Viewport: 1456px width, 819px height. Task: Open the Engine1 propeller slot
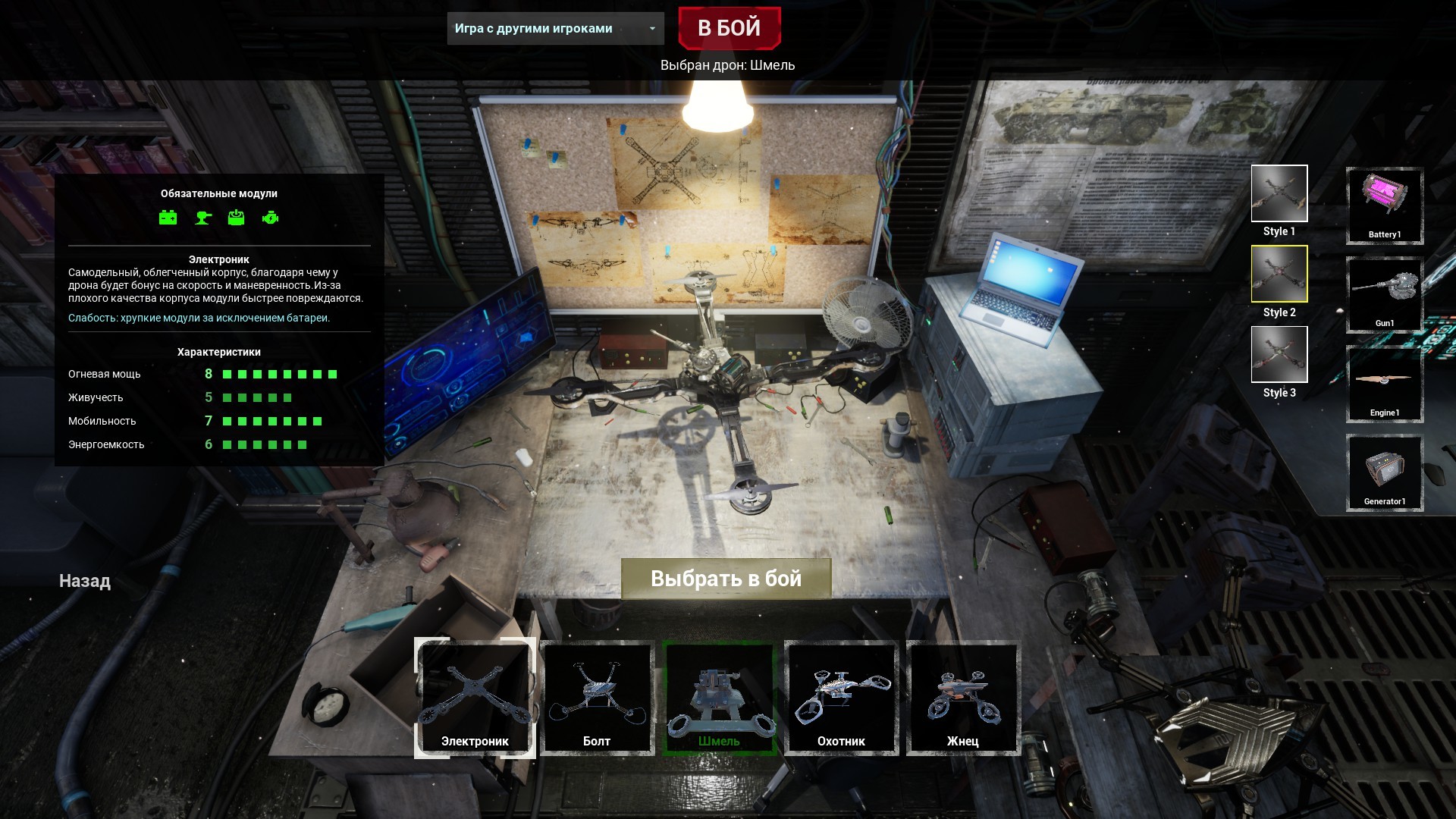(1384, 384)
